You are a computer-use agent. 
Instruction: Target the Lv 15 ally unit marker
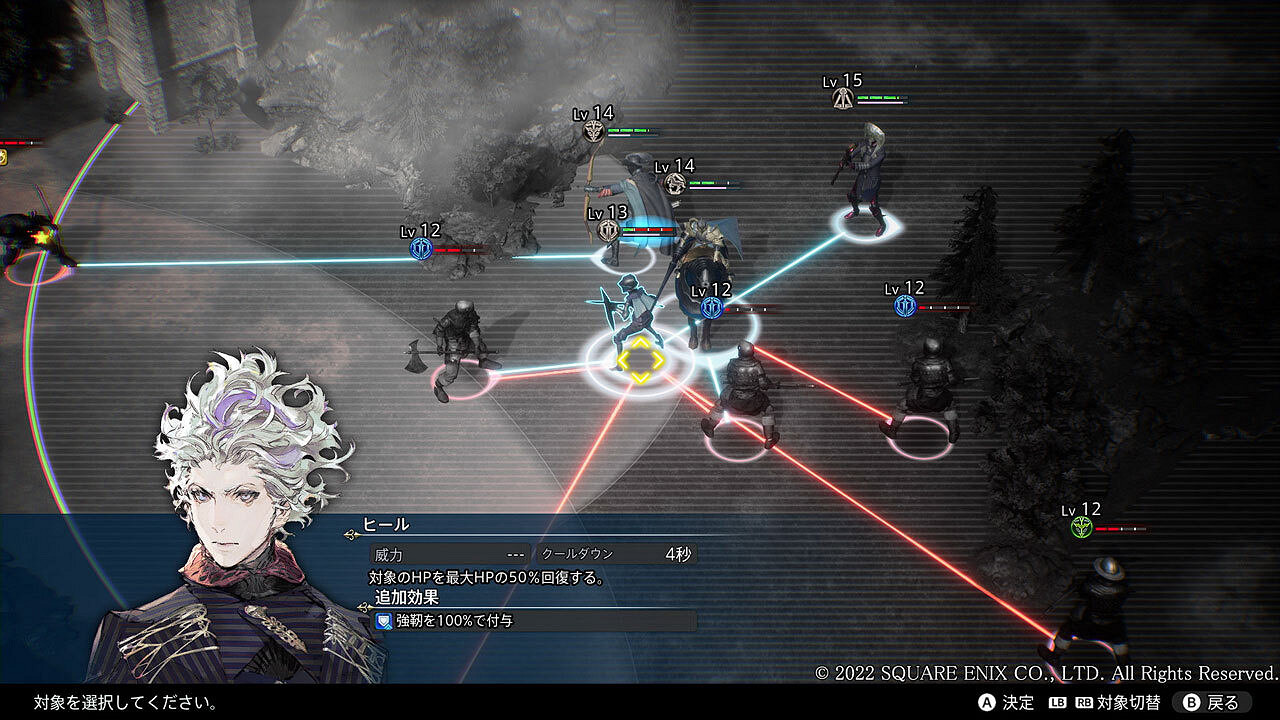843,98
